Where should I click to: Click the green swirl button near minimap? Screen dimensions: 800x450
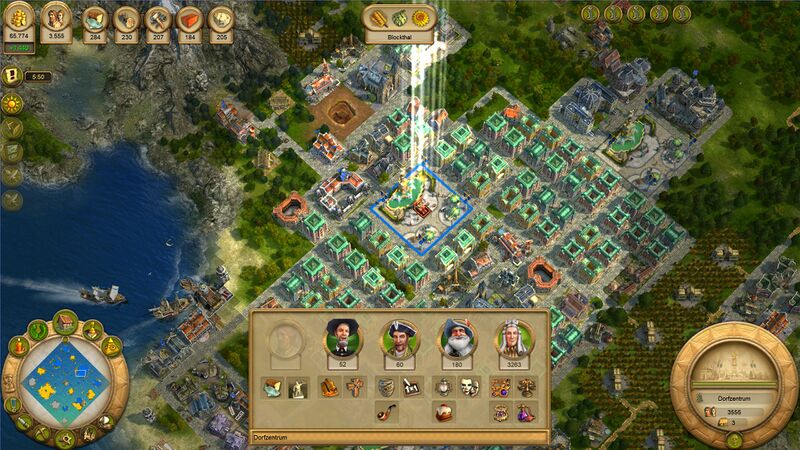coord(40,329)
